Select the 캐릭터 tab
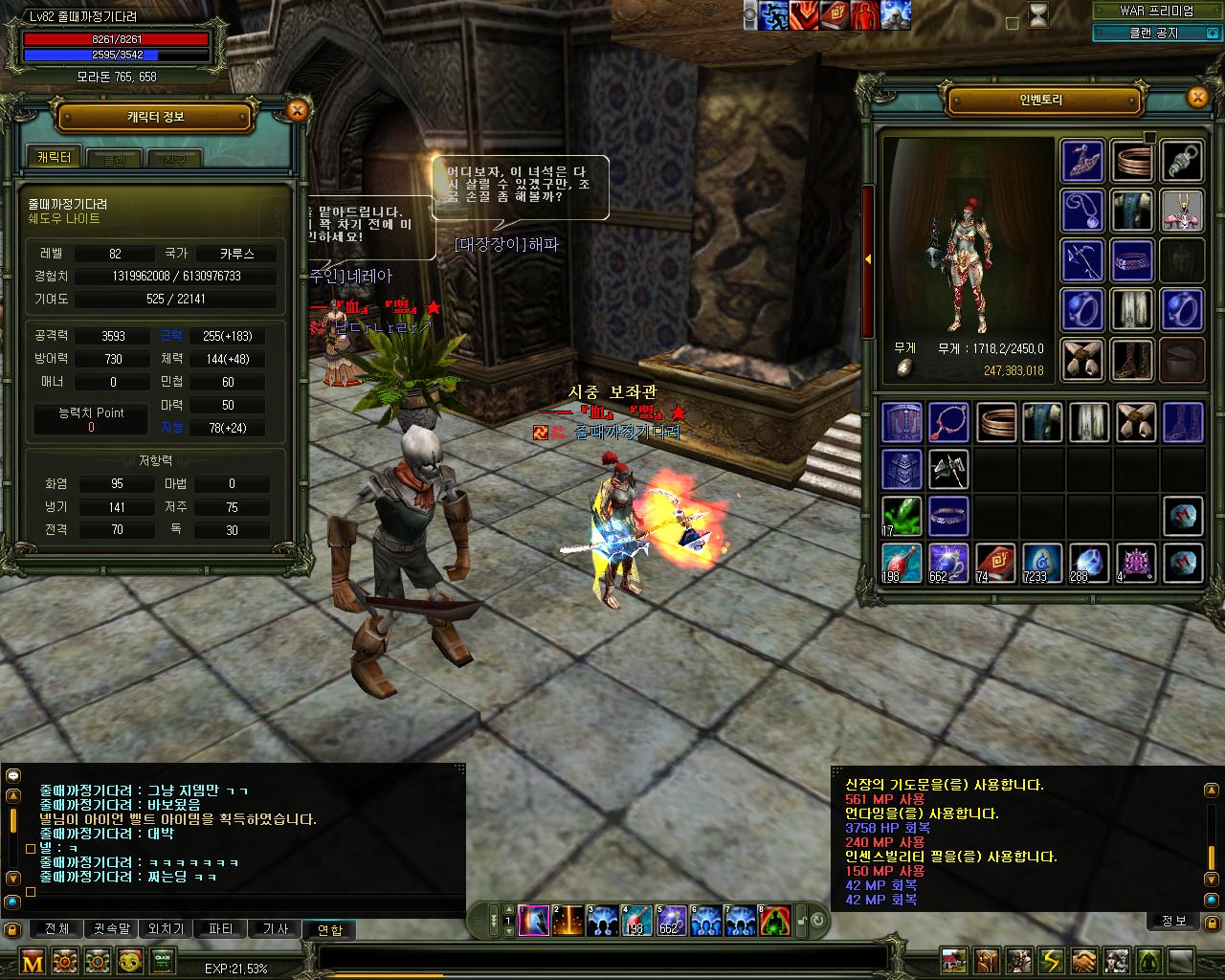 pos(55,158)
